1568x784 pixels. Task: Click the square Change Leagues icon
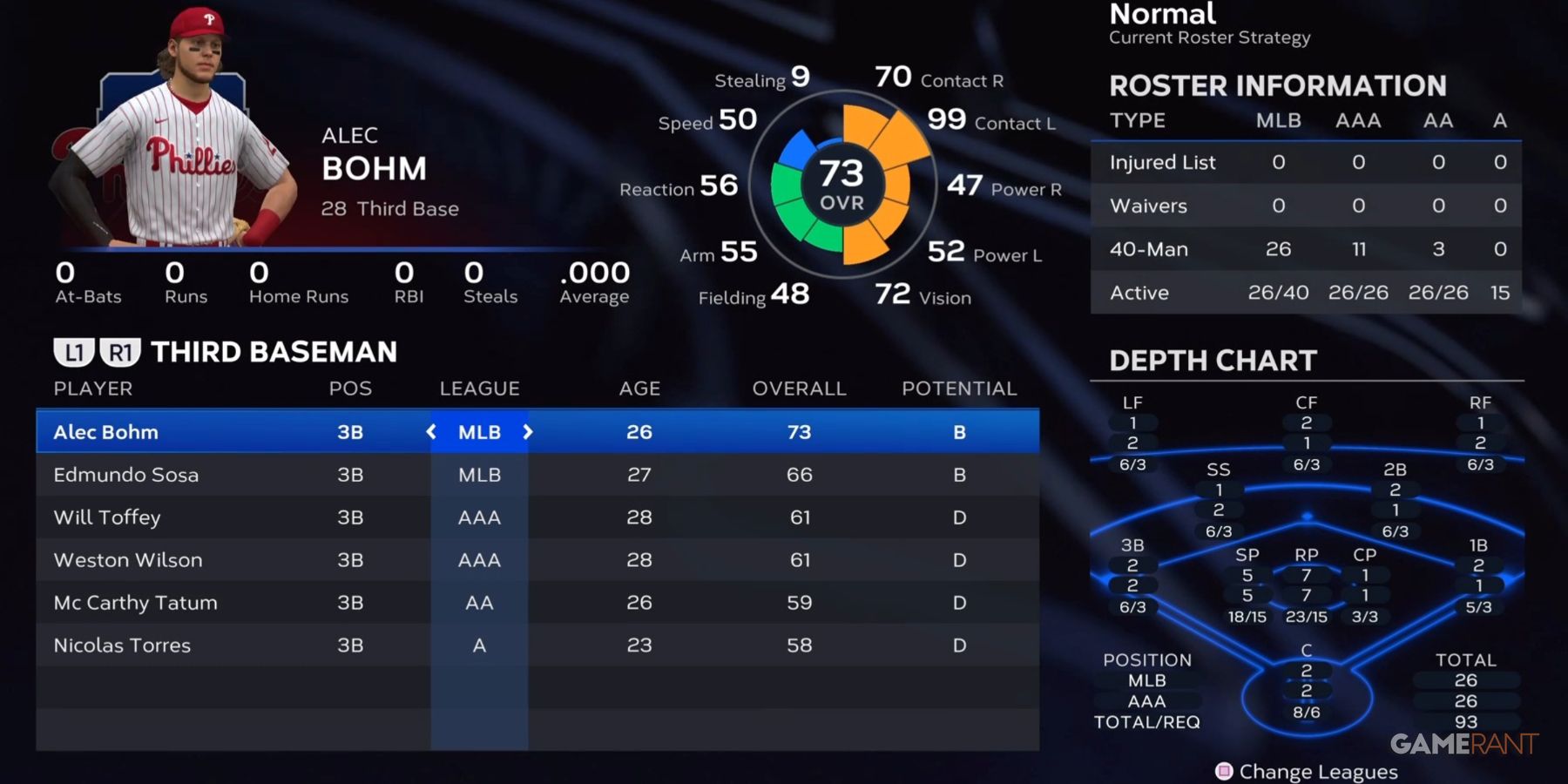coord(1224,771)
